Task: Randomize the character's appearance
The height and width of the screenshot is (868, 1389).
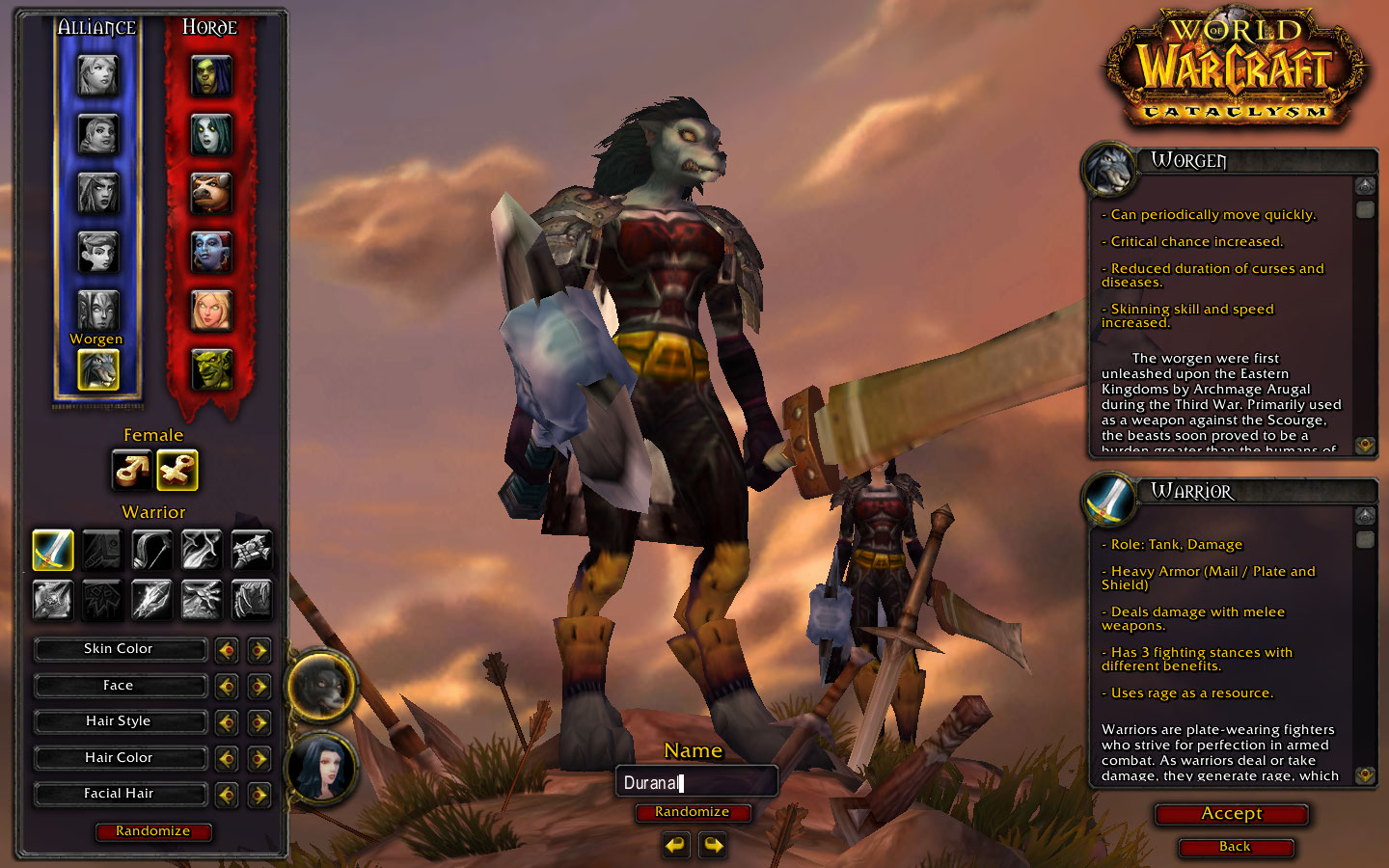Action: pos(153,831)
